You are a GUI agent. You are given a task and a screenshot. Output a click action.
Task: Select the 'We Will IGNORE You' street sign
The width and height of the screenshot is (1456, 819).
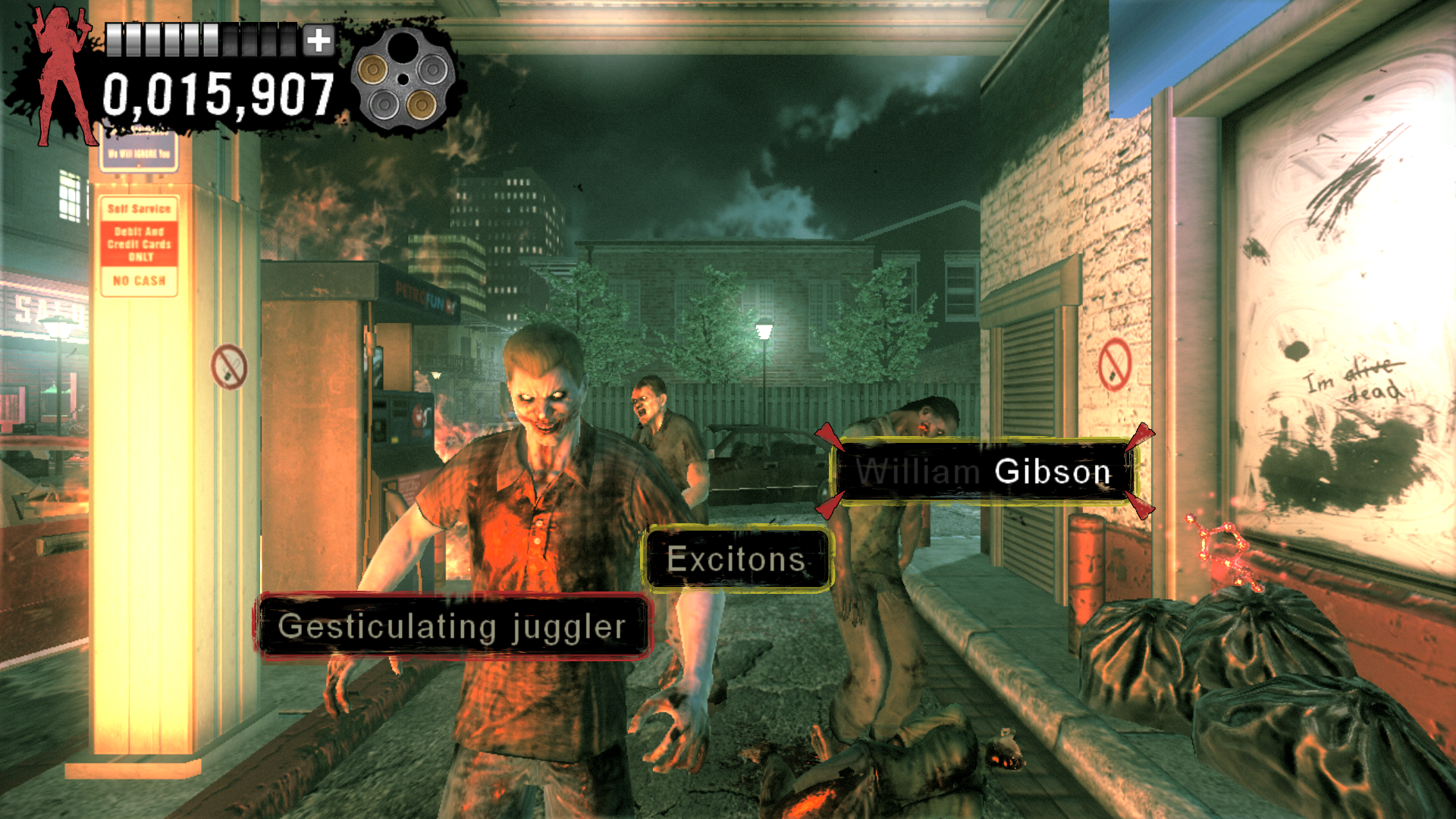pyautogui.click(x=139, y=152)
